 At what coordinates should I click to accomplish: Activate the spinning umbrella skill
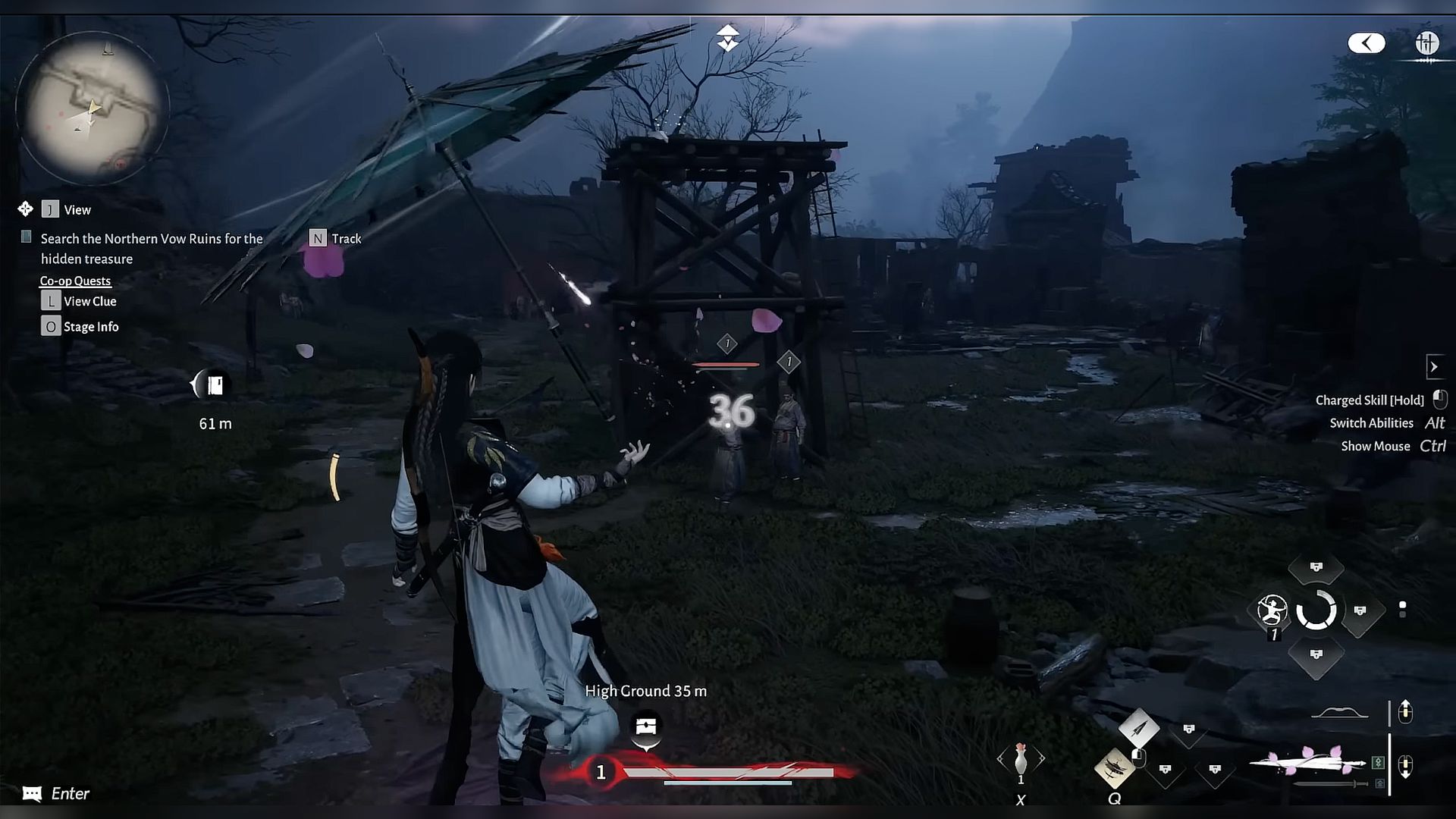[1114, 768]
